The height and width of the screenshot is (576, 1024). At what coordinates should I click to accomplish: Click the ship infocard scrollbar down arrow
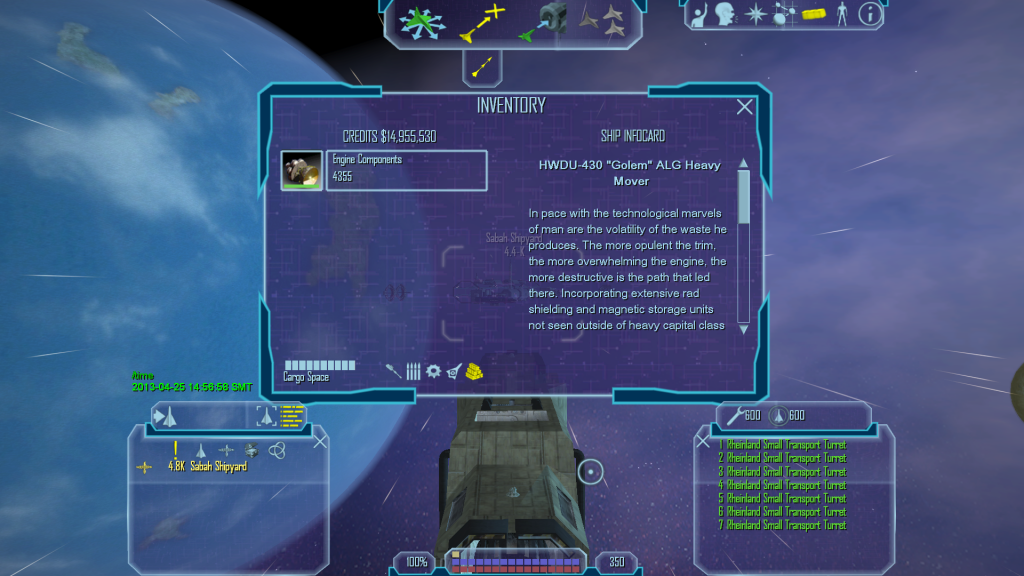coord(743,328)
